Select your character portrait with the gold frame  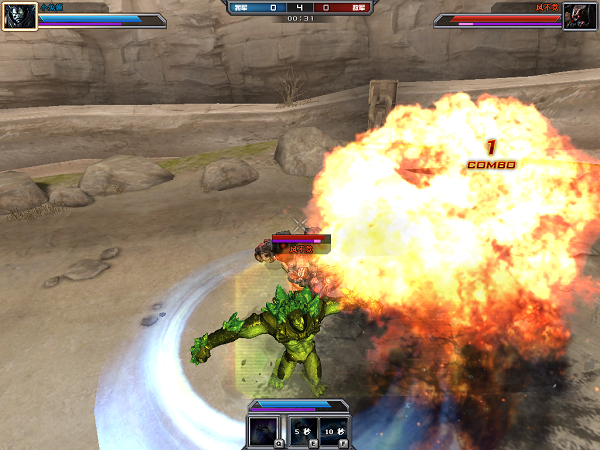[x=19, y=15]
